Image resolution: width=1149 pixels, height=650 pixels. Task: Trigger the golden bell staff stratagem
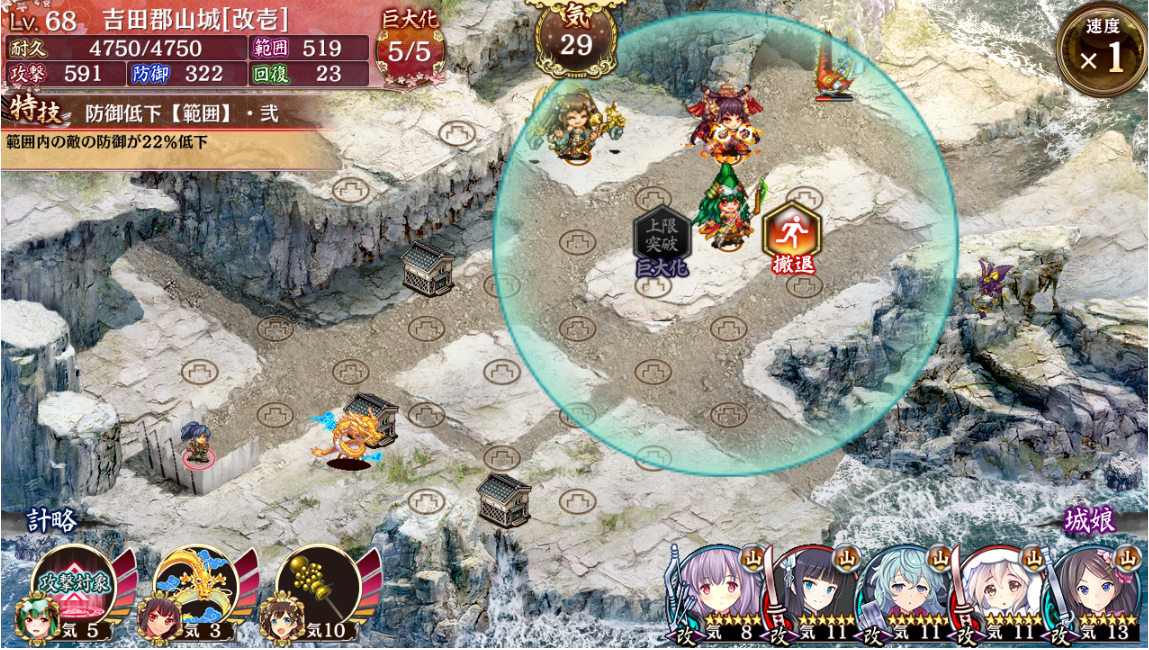[x=314, y=590]
